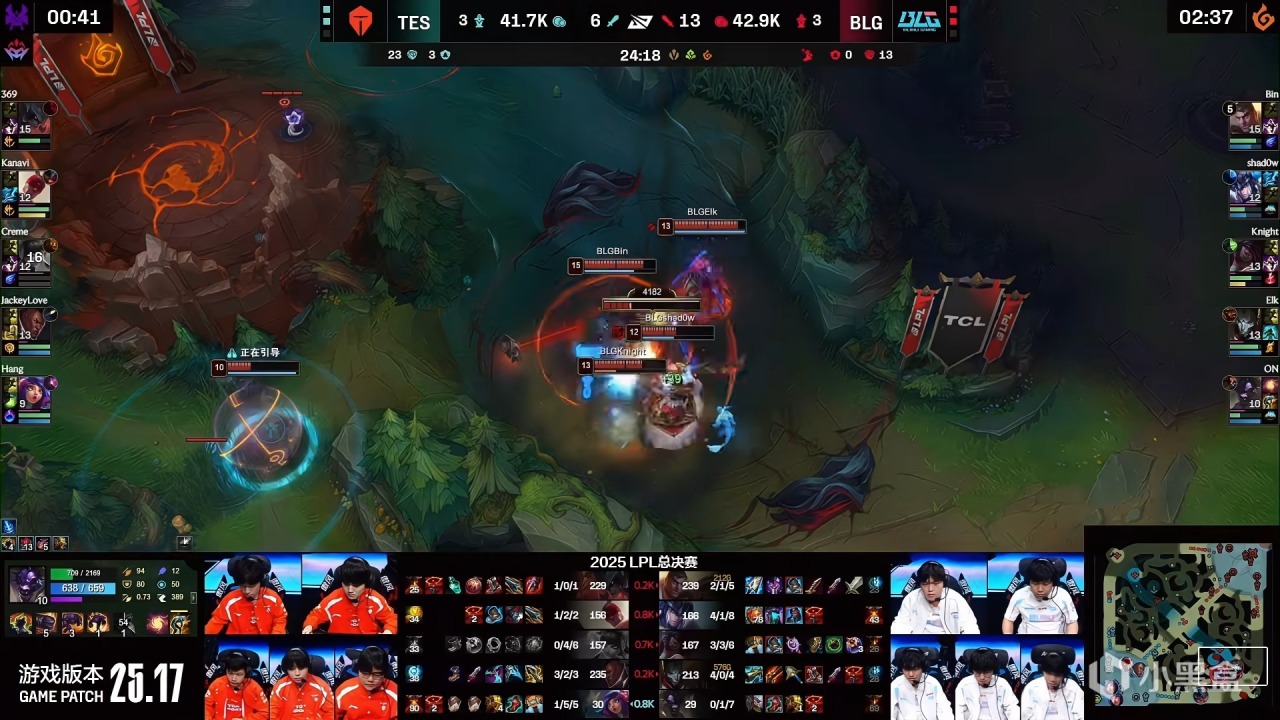Select 369's champion portrait

point(34,118)
